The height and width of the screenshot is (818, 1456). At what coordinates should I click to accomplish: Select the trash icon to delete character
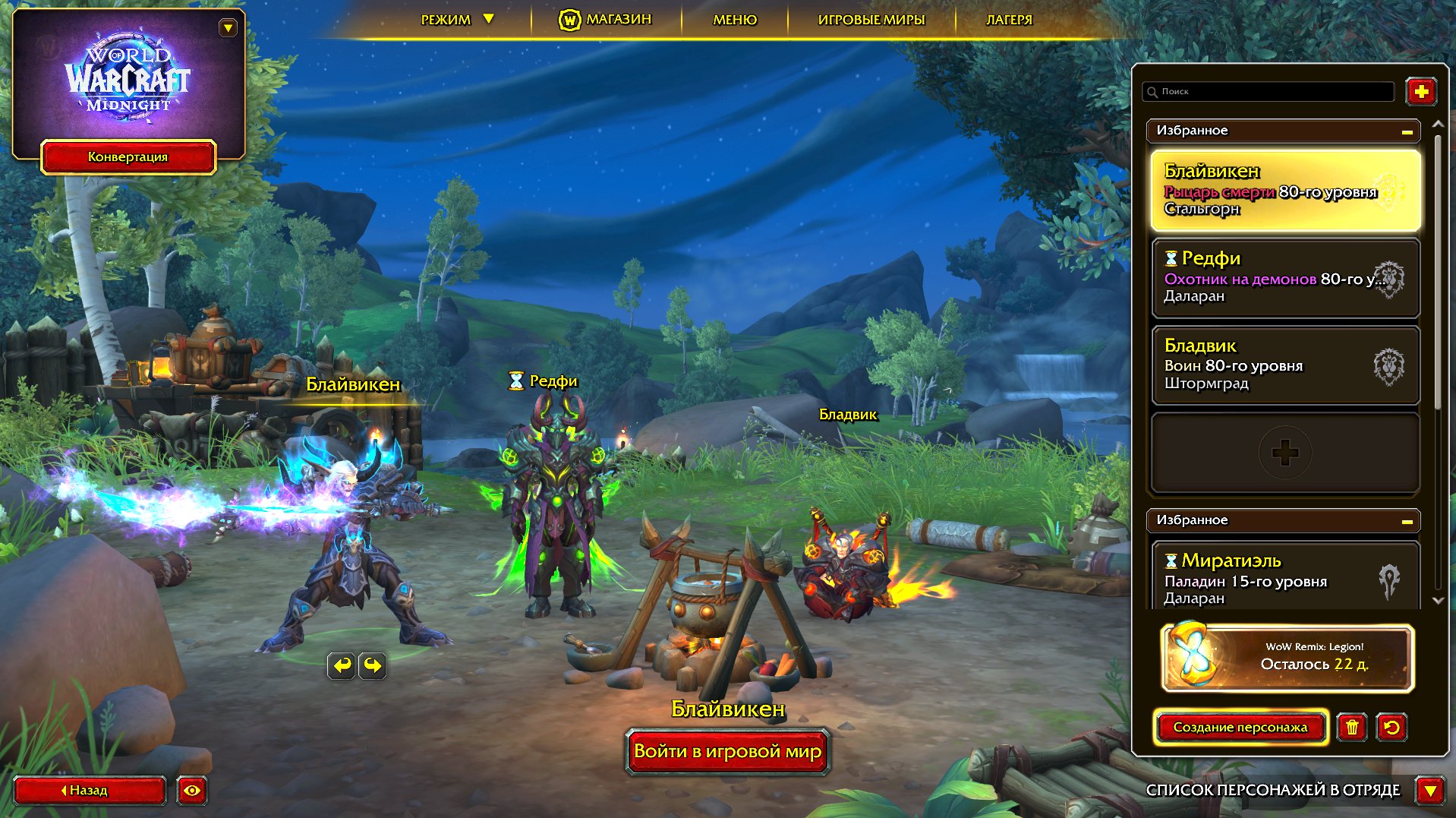point(1353,728)
